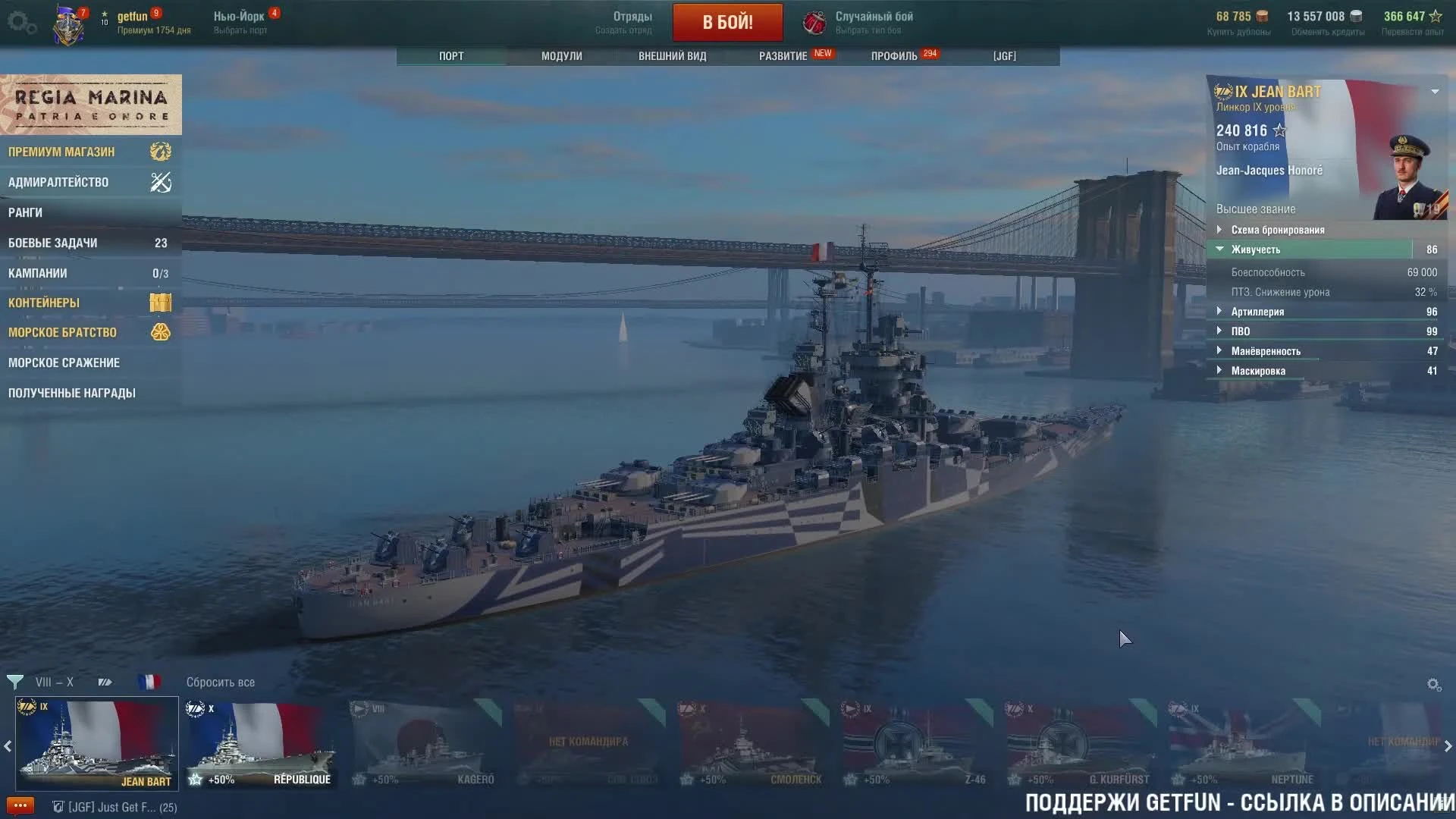The height and width of the screenshot is (819, 1456).
Task: Open the tier filter VIII – X
Action: point(54,682)
